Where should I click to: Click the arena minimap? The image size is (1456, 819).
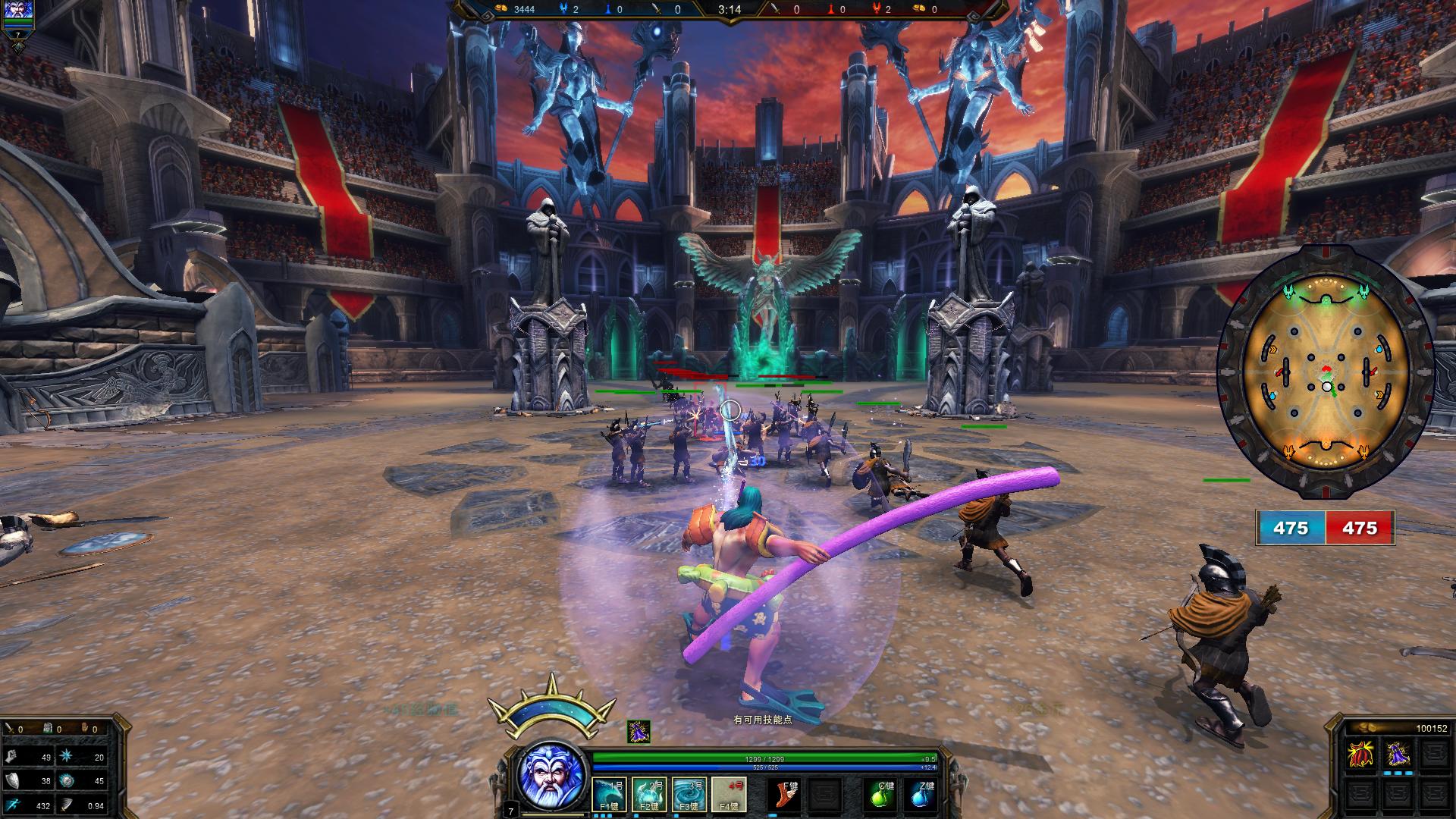click(1326, 373)
